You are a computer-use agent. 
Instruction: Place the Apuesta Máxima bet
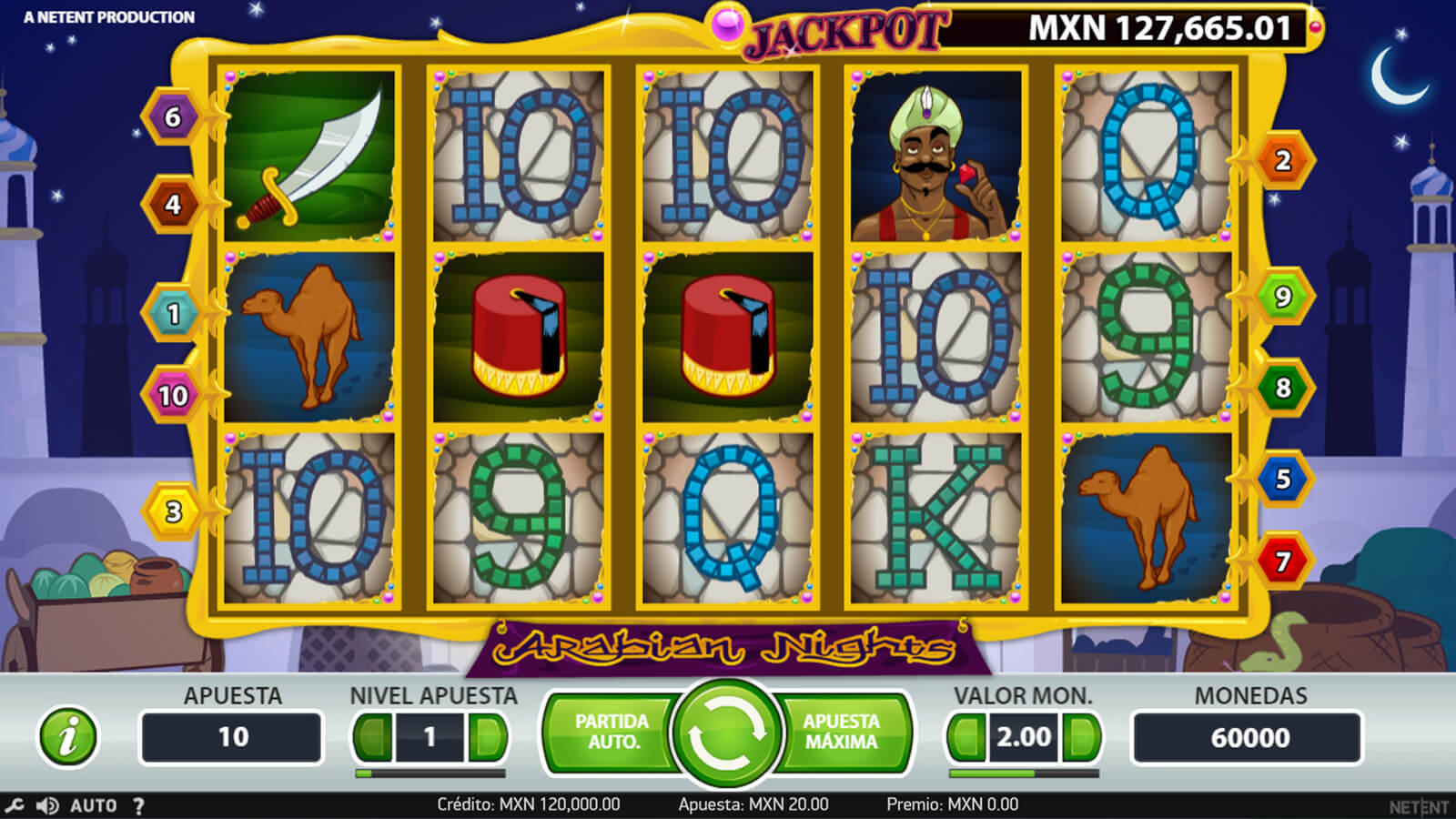tap(842, 732)
